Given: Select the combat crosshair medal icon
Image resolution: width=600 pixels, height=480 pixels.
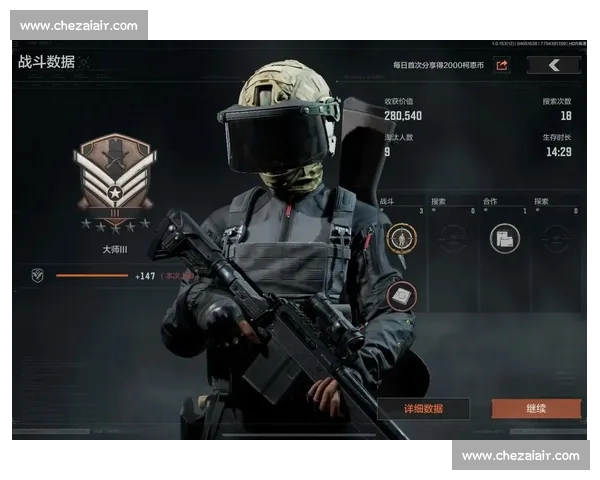Looking at the screenshot, I should point(401,238).
